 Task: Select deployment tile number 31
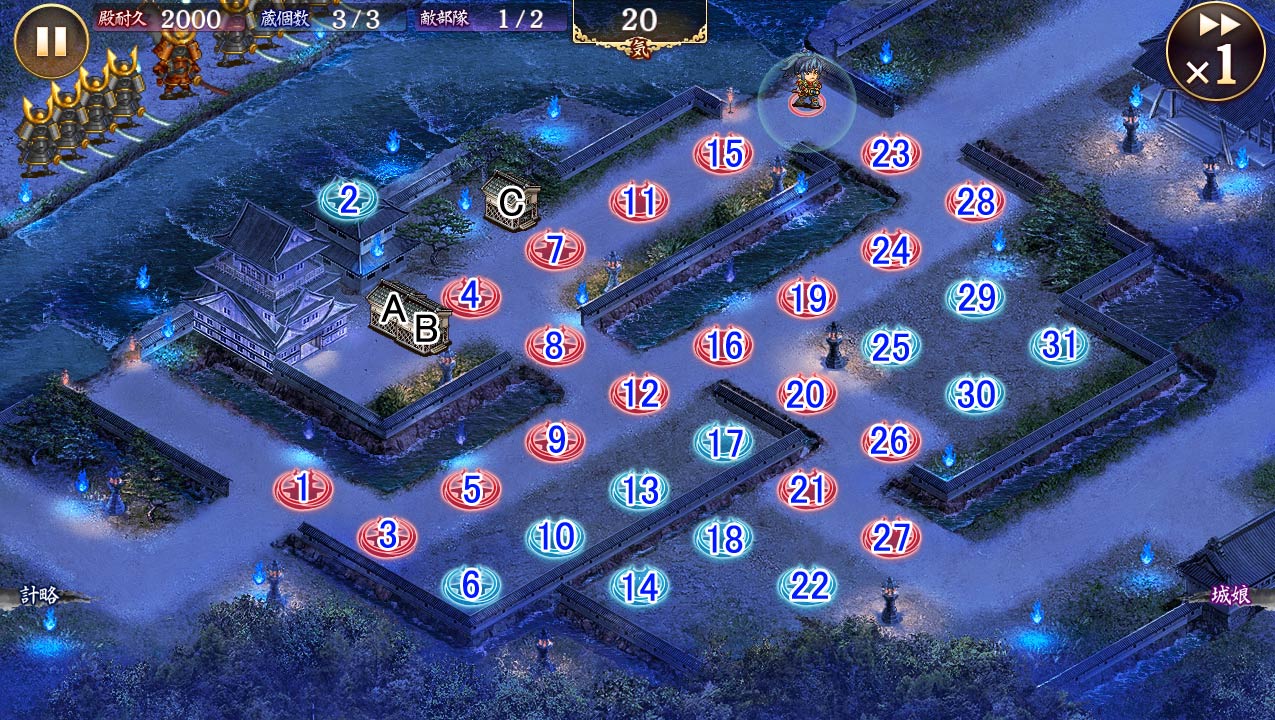[x=1059, y=345]
